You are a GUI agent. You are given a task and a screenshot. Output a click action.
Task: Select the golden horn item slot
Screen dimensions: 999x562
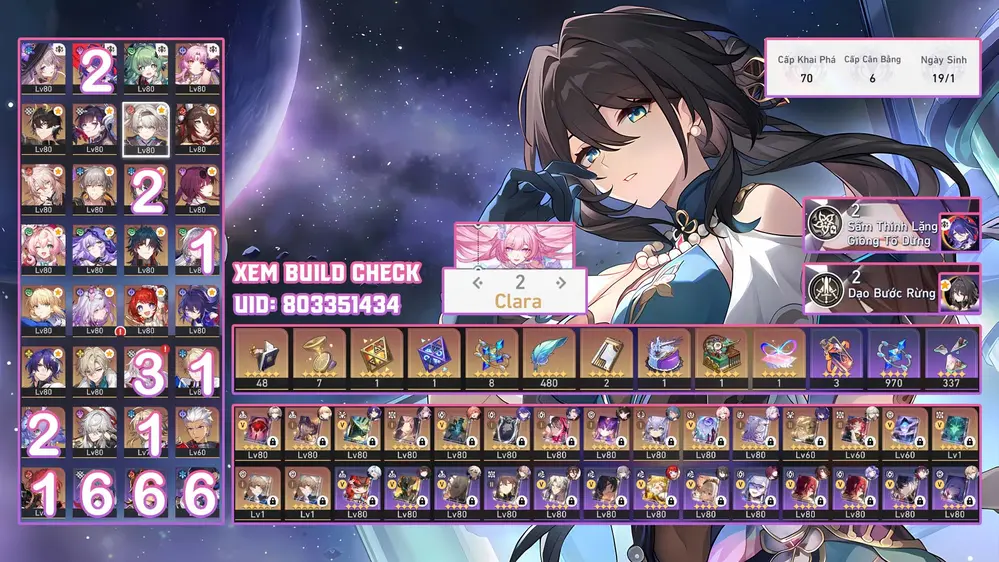[x=320, y=358]
